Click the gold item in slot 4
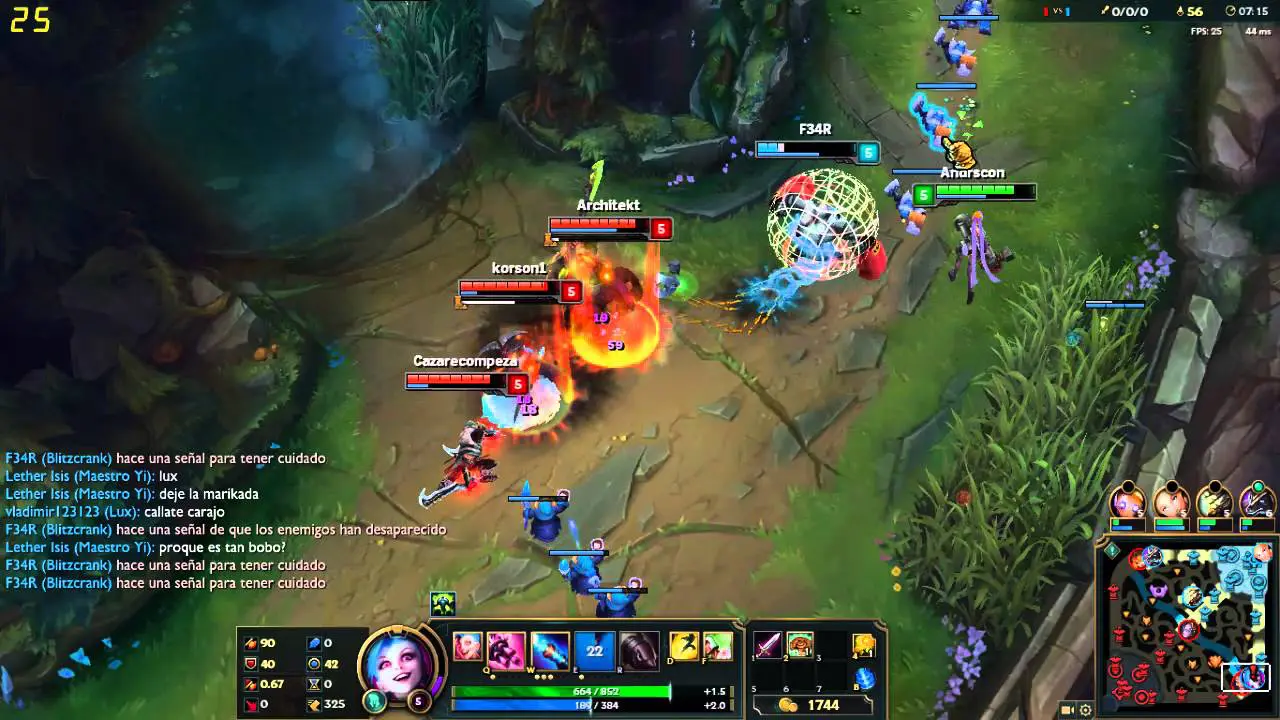The height and width of the screenshot is (720, 1280). pyautogui.click(x=864, y=645)
